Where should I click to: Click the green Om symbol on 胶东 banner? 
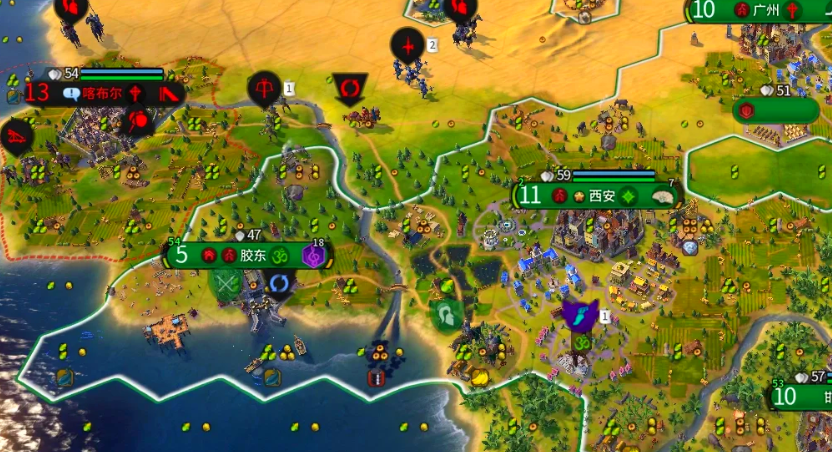pyautogui.click(x=281, y=256)
